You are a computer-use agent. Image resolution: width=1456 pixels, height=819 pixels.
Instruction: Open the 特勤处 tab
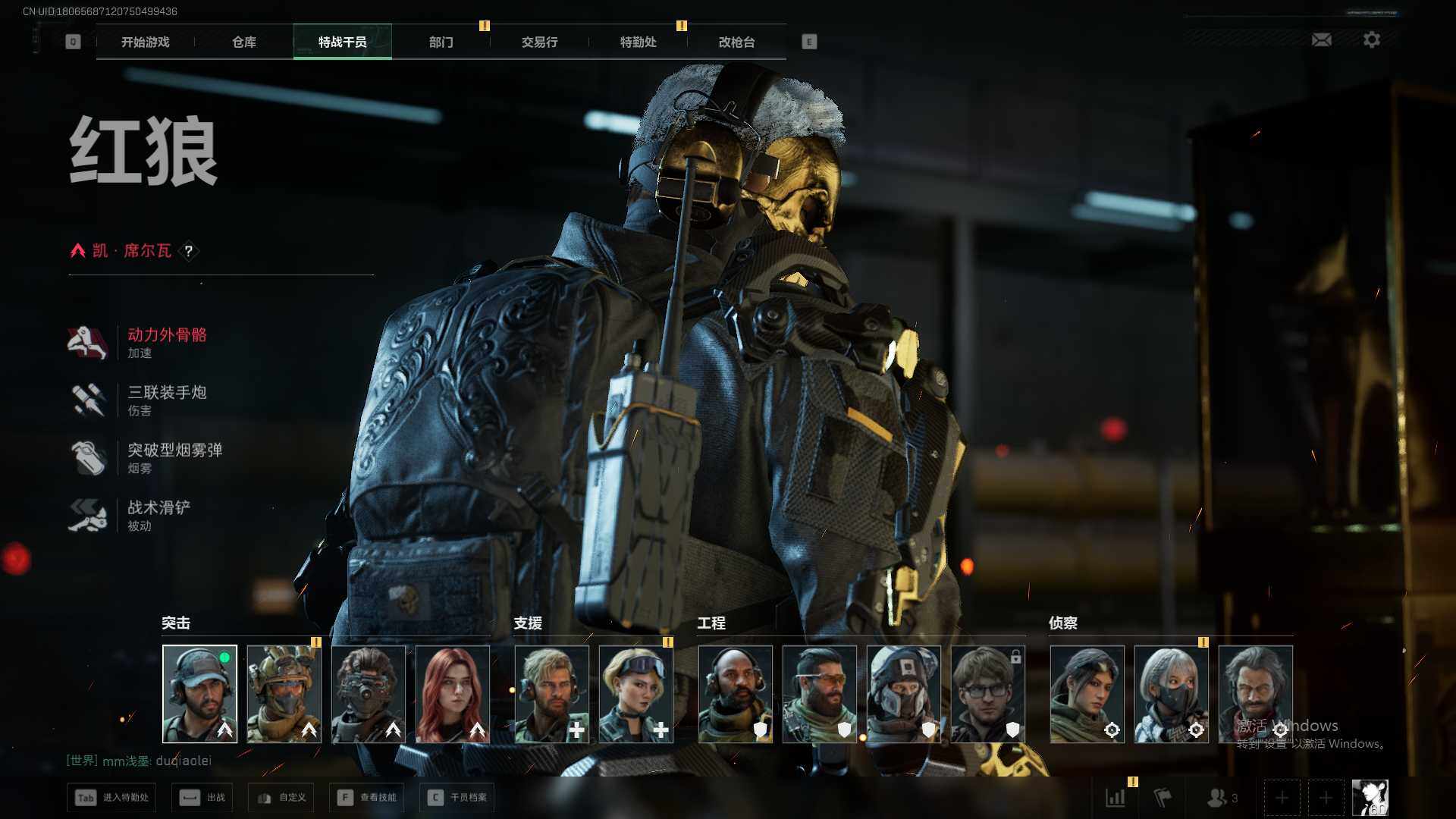(638, 42)
